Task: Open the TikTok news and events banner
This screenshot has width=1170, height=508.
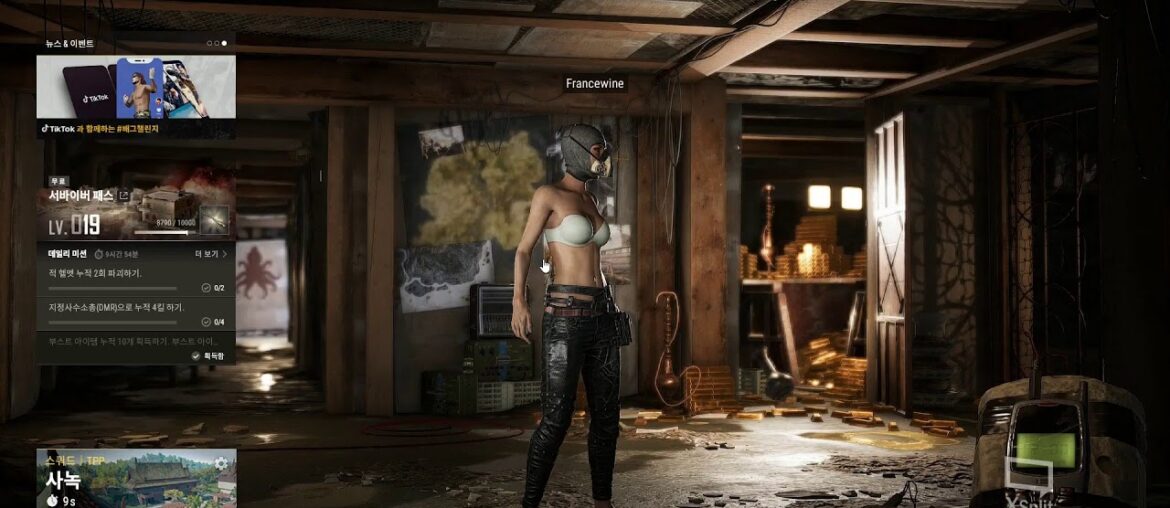Action: [x=136, y=88]
